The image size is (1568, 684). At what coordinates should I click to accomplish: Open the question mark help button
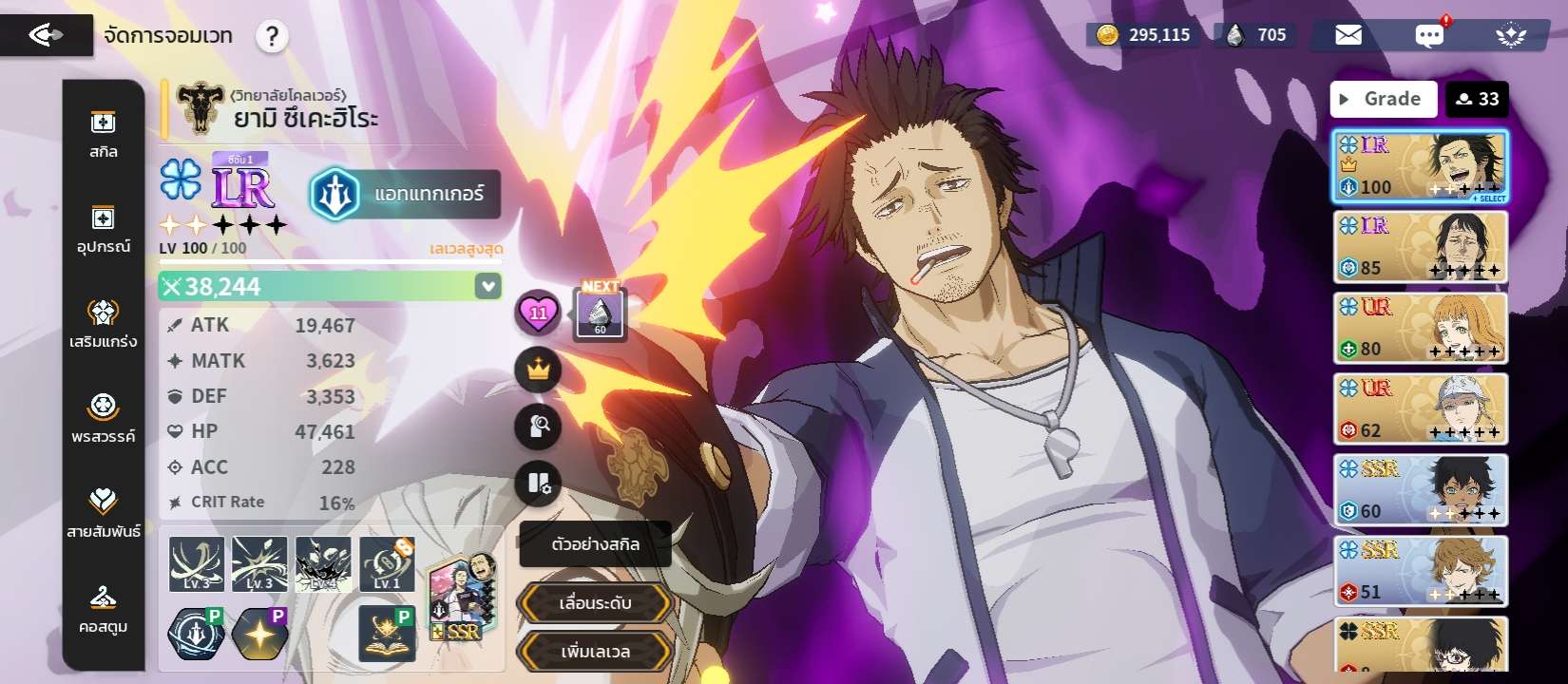[272, 37]
